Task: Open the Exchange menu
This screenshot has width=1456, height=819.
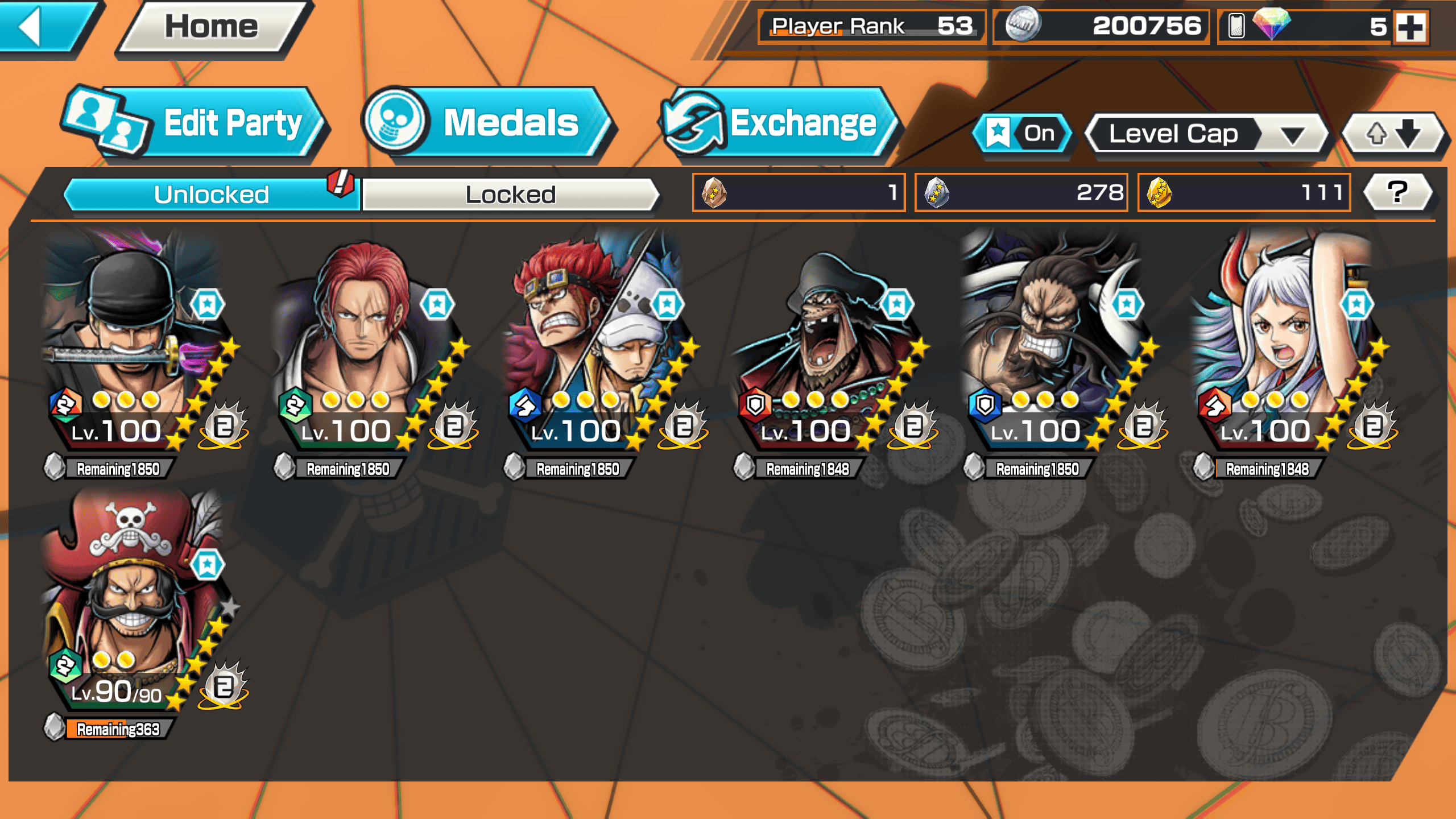Action: (x=780, y=123)
